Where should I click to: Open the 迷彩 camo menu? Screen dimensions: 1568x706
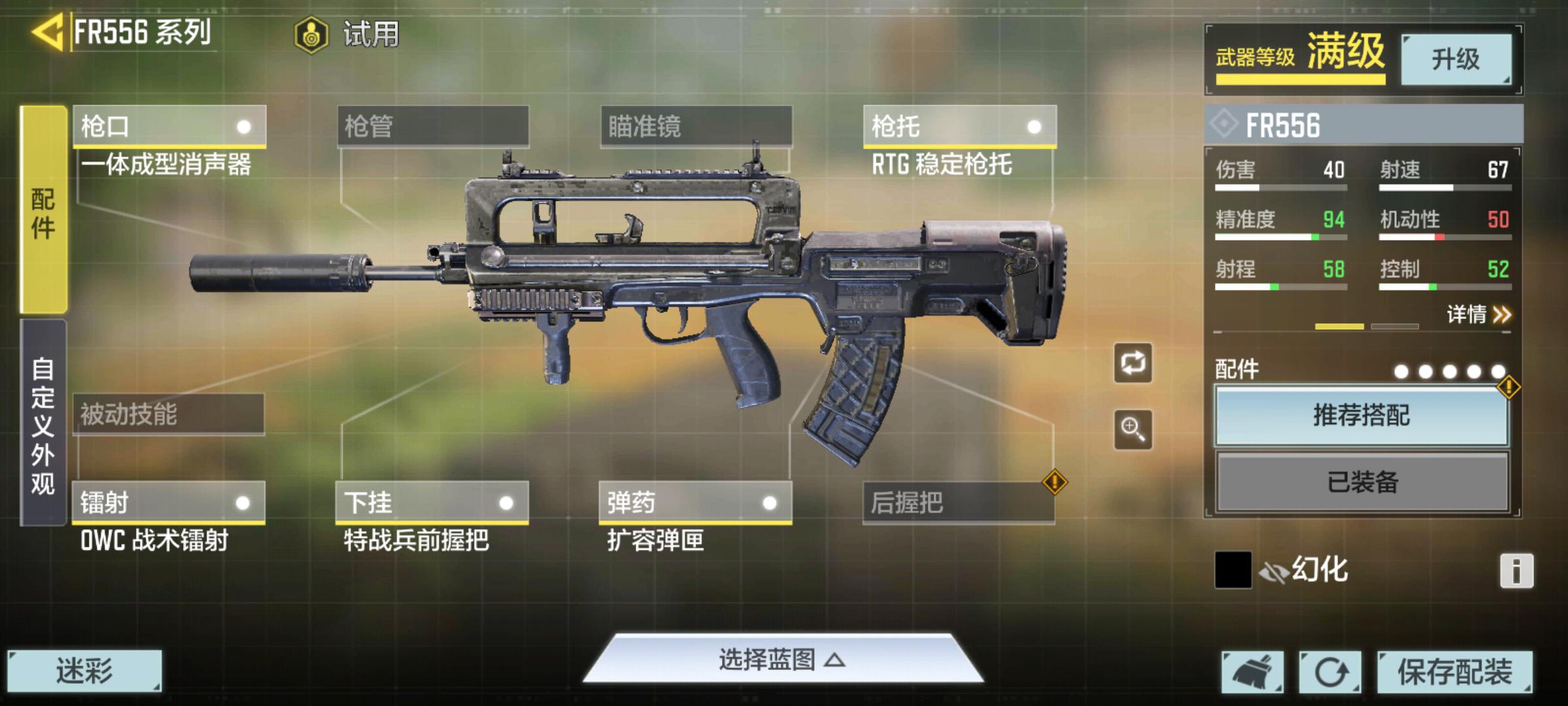point(84,671)
